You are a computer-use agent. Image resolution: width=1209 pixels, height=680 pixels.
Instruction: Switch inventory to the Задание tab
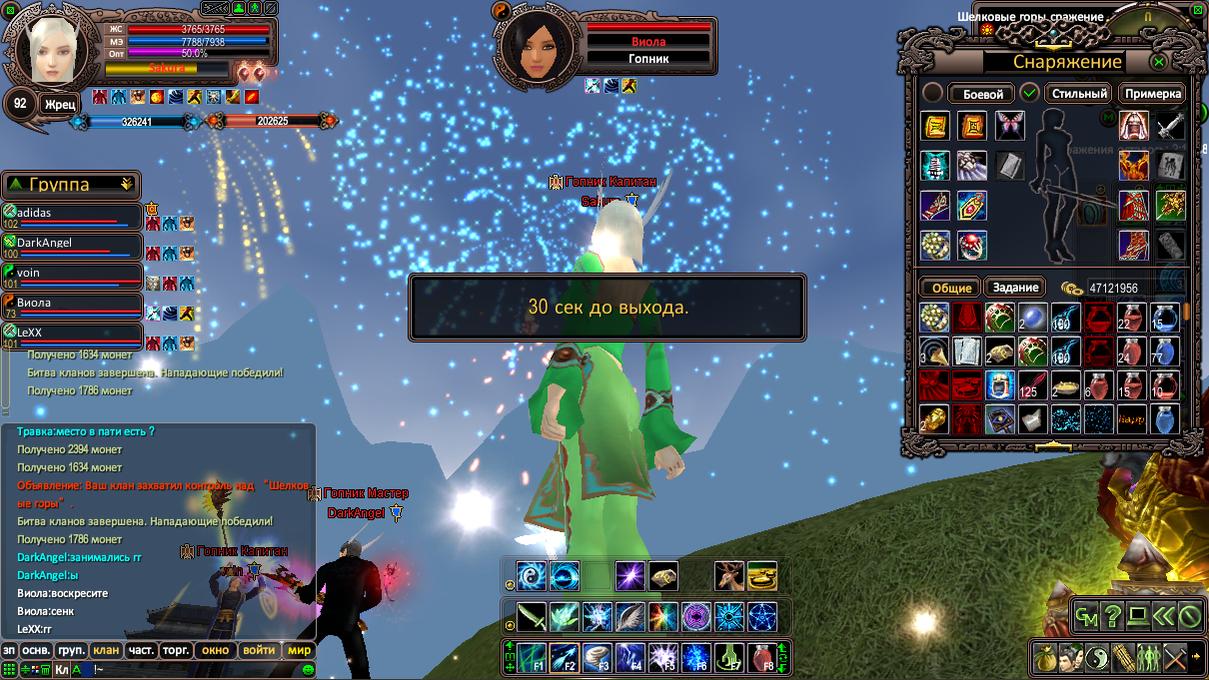(1016, 287)
